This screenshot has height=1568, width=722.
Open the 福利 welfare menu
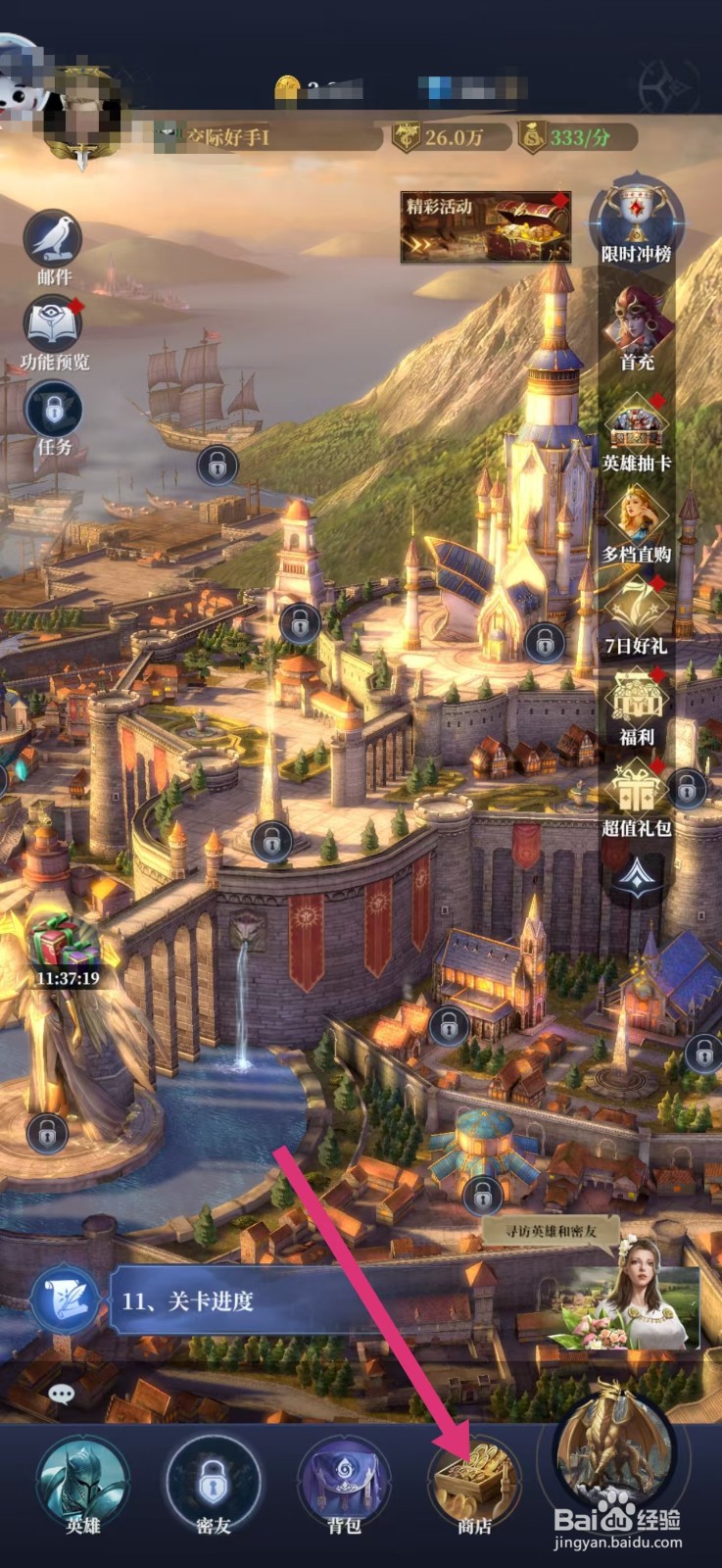point(637,703)
